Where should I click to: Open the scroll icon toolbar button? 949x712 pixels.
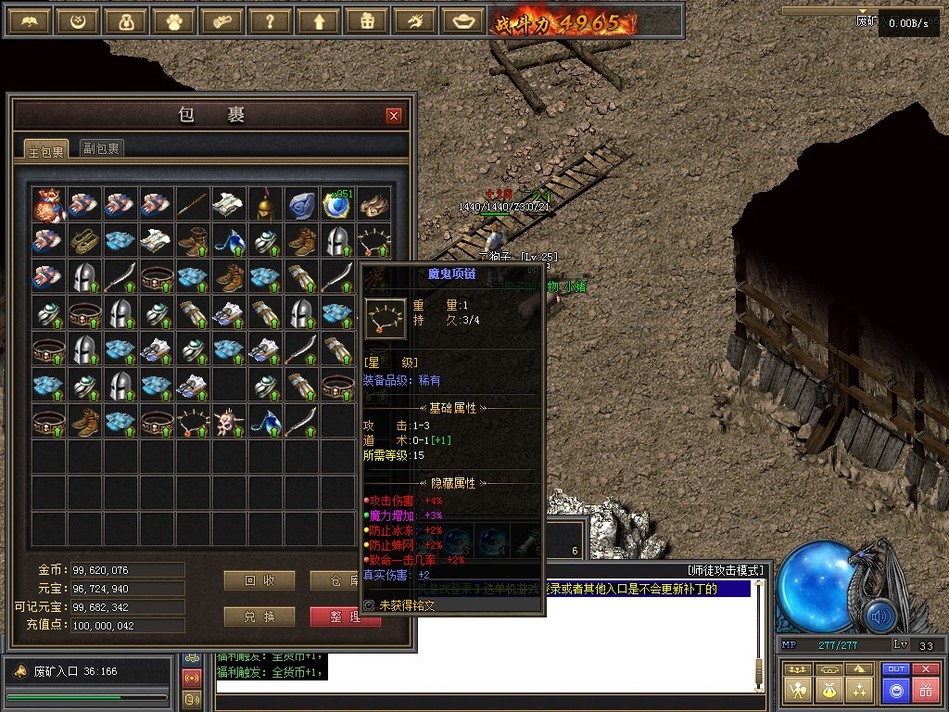point(221,21)
